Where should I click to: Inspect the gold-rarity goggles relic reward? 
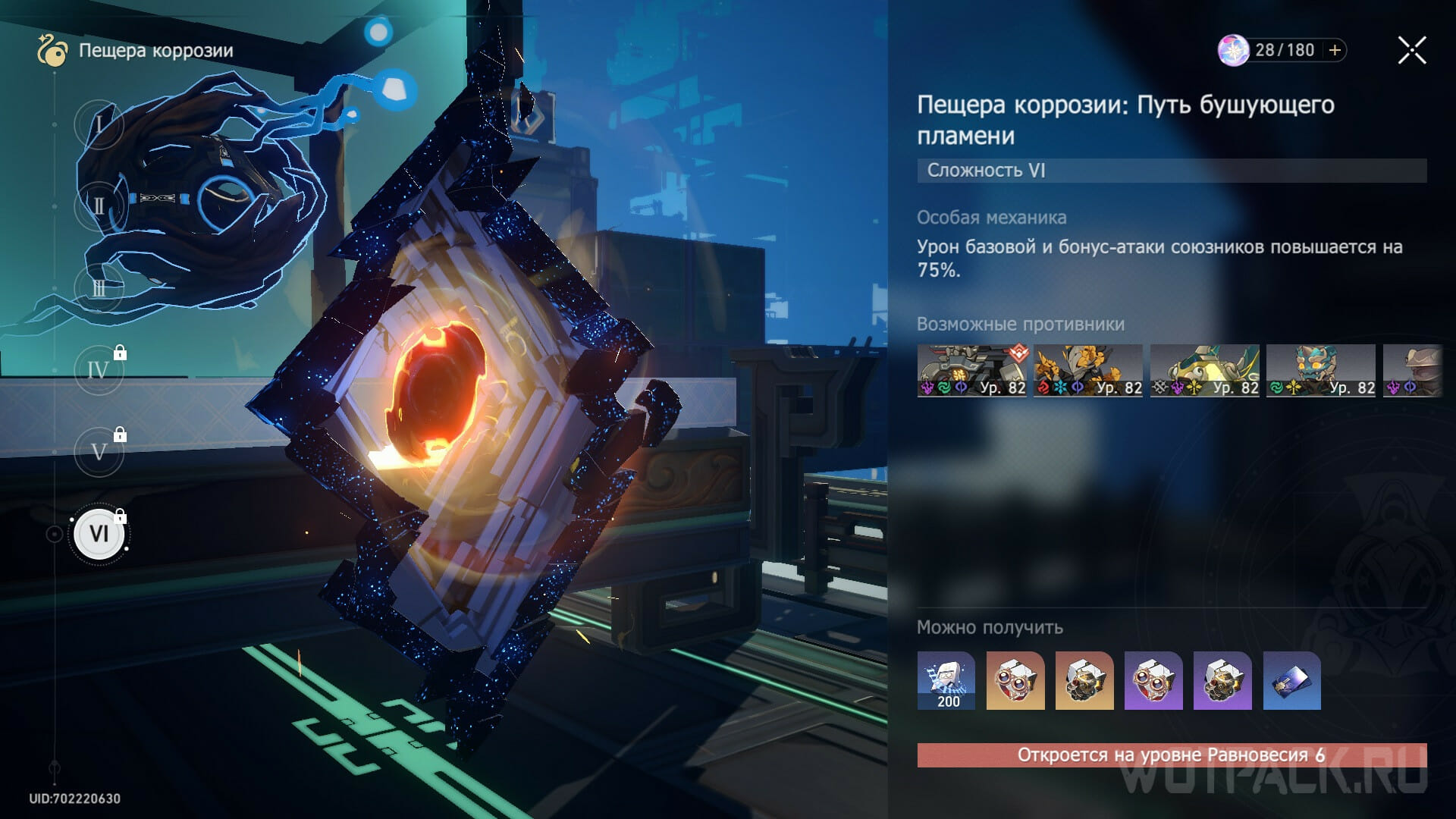point(1015,680)
